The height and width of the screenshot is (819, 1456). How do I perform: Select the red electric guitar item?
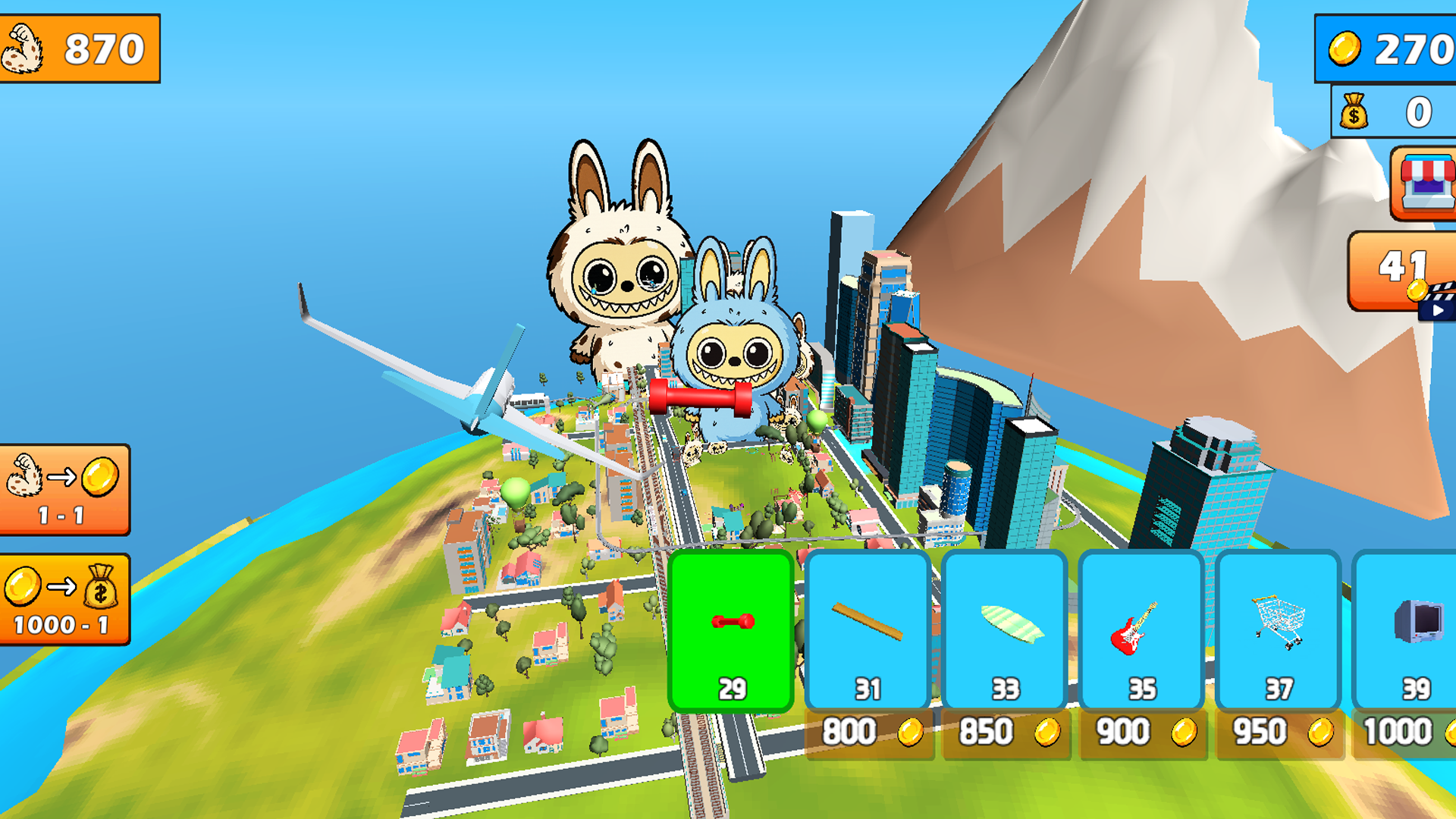pos(1141,629)
